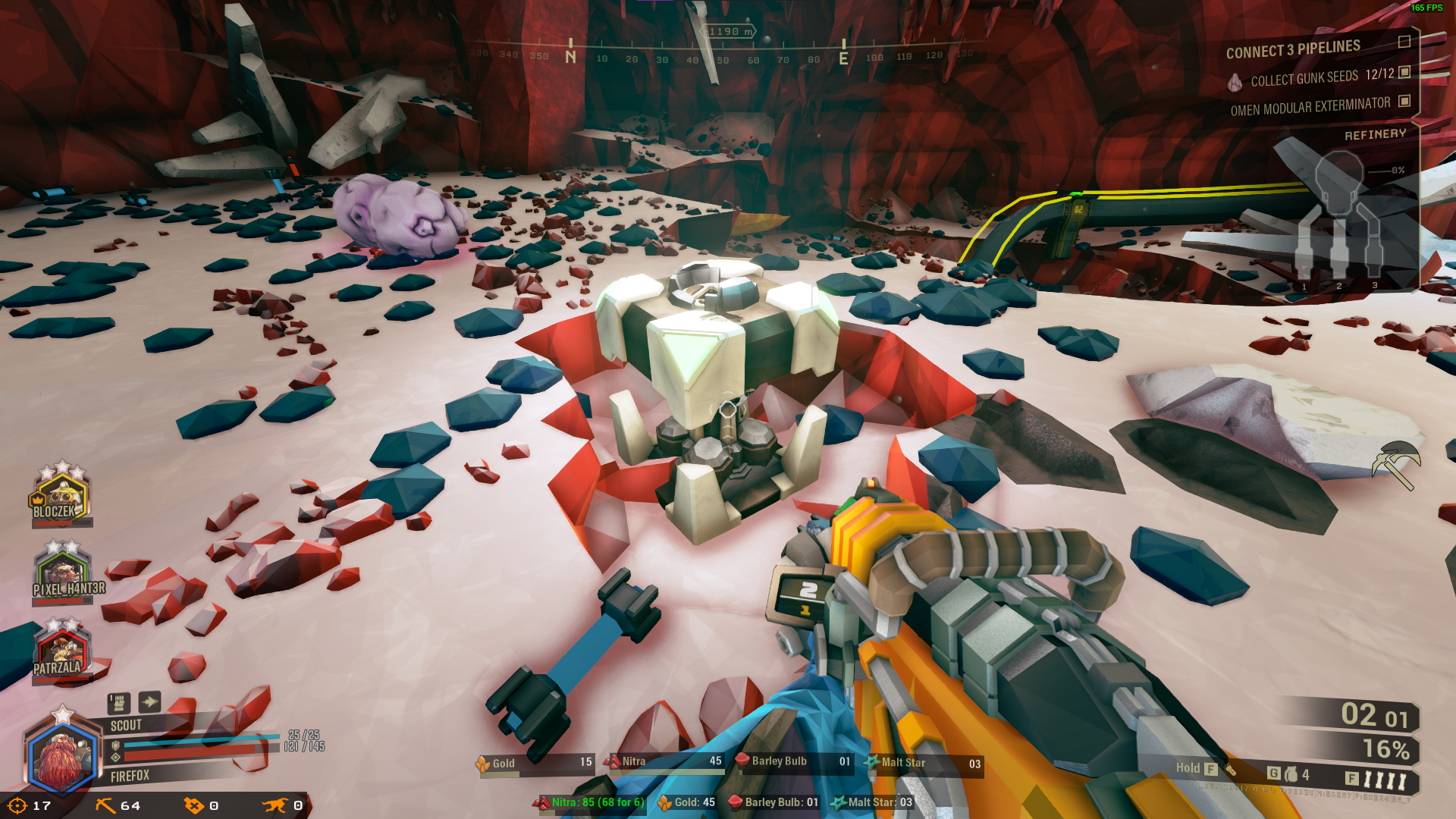The image size is (1456, 819).
Task: Toggle the Connect 3 Pipelines objective checkbox
Action: (x=1404, y=42)
